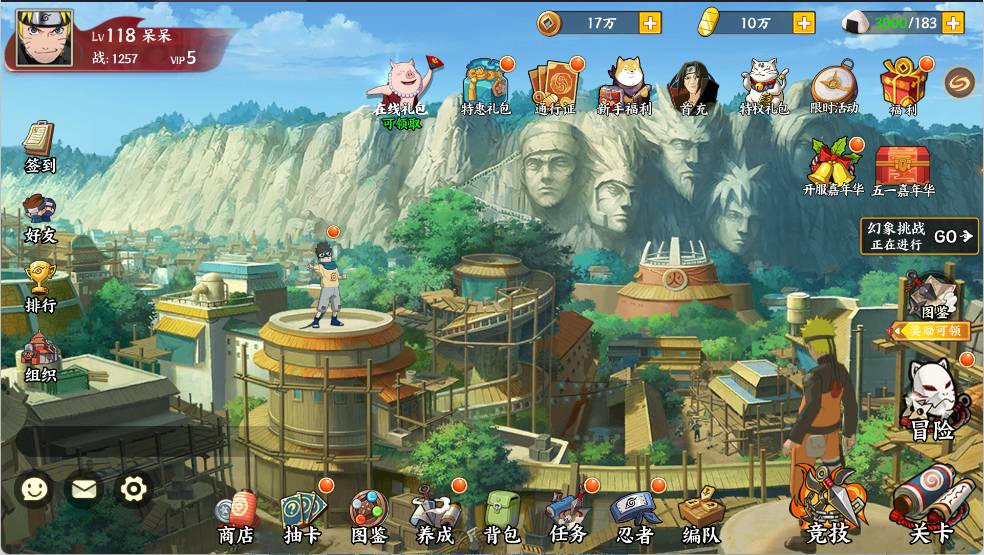
Task: Add gold coins with the plus button
Action: (x=650, y=22)
